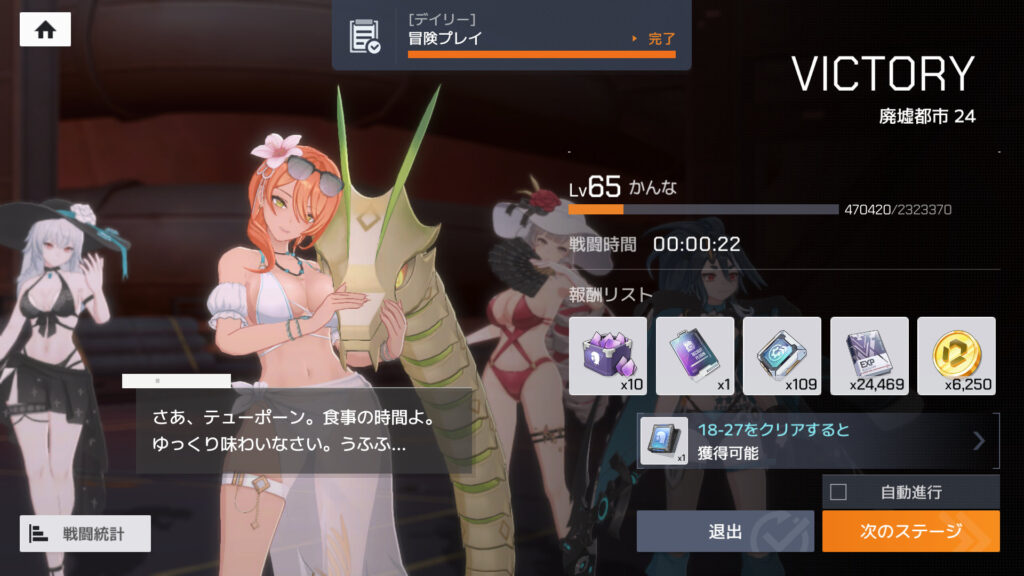
Task: Inspect the purple card reward x1
Action: tap(695, 355)
